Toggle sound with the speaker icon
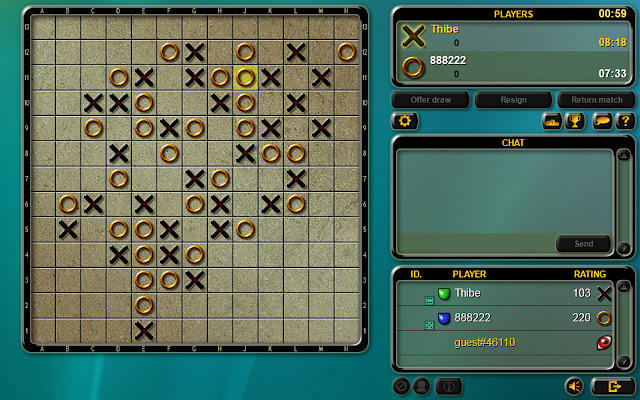The height and width of the screenshot is (400, 640). click(575, 385)
